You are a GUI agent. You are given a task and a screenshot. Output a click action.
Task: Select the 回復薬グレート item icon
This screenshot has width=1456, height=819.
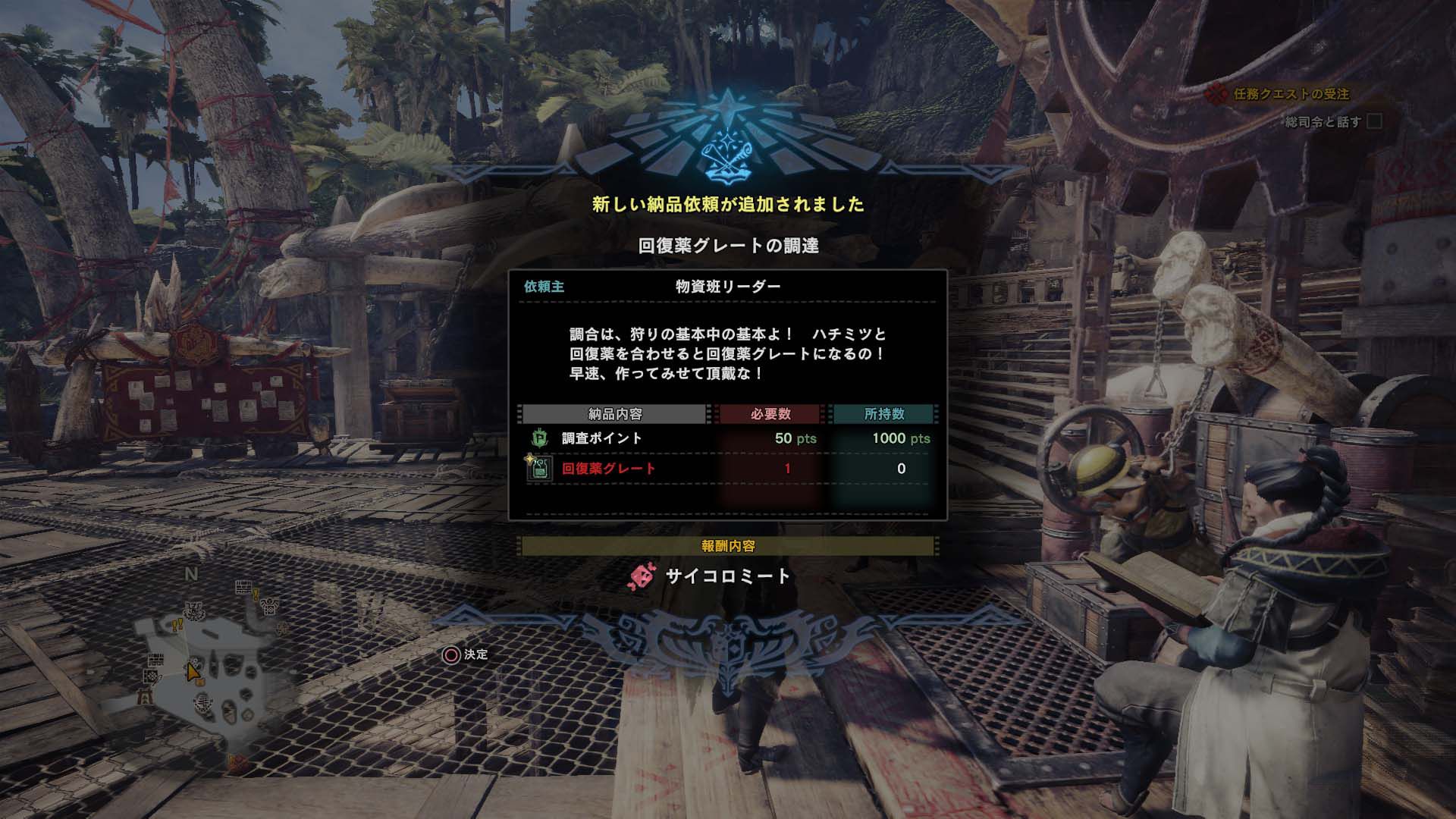tap(541, 469)
